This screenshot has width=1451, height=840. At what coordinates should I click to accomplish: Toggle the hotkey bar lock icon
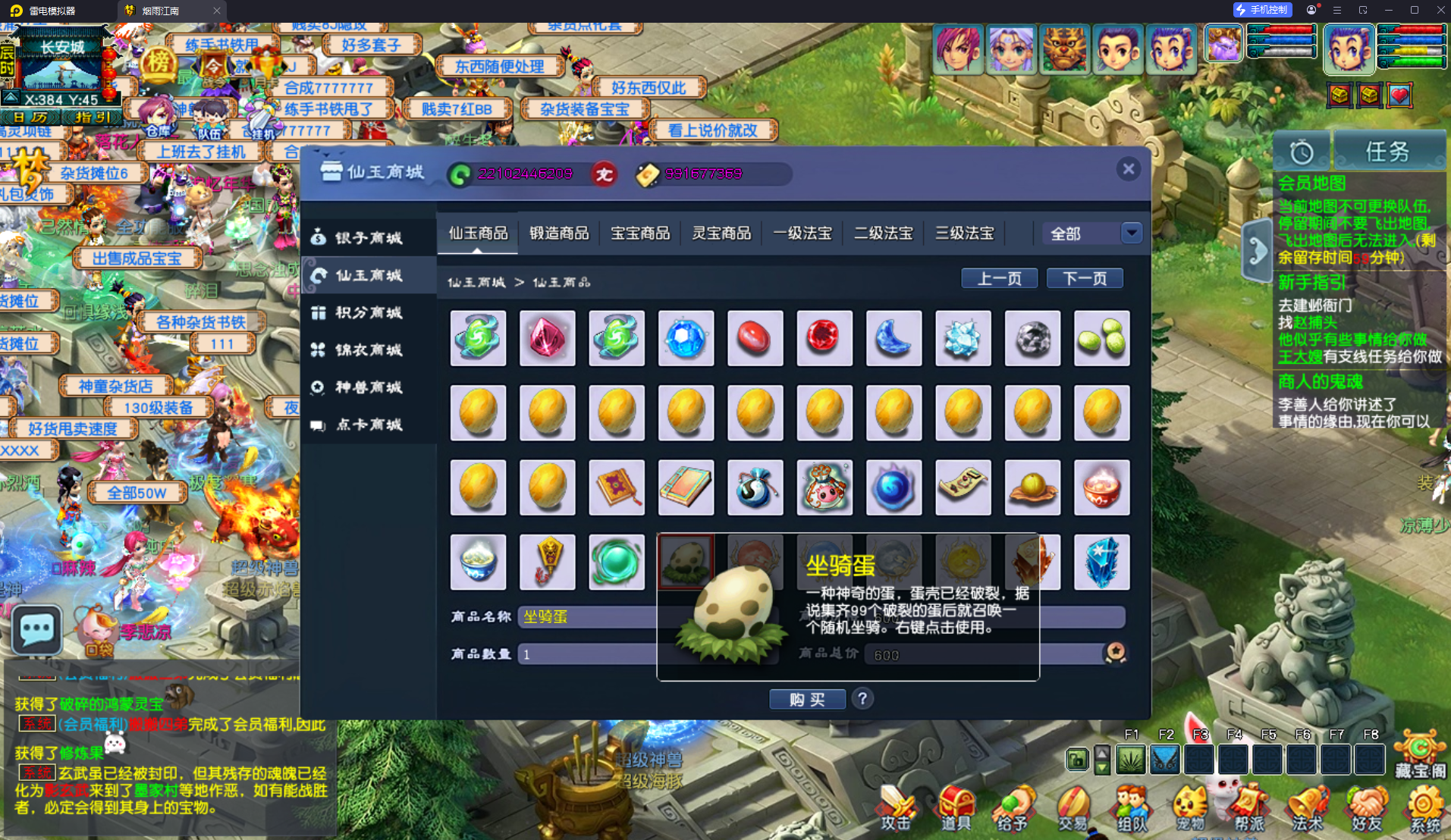[x=1076, y=759]
